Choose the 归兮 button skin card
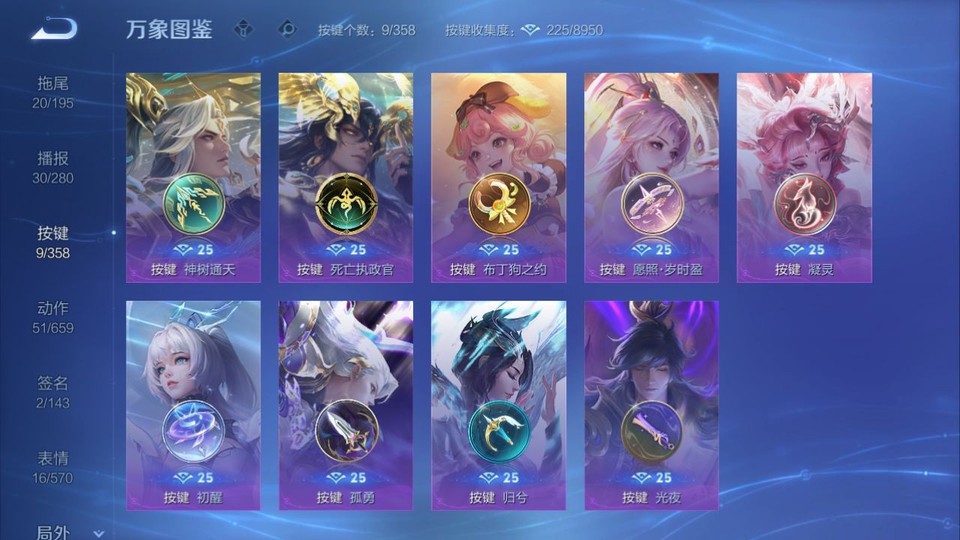This screenshot has height=540, width=960. click(498, 405)
